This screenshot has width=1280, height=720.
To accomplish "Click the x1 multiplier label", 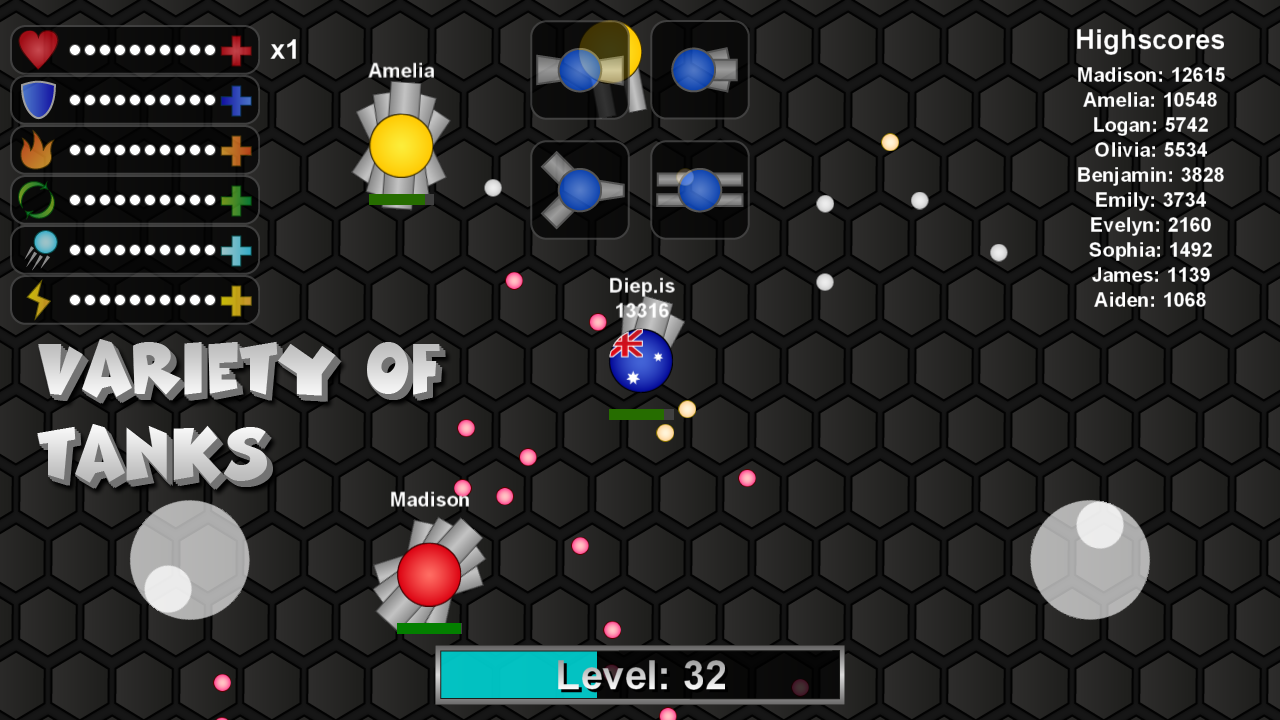I will click(283, 50).
